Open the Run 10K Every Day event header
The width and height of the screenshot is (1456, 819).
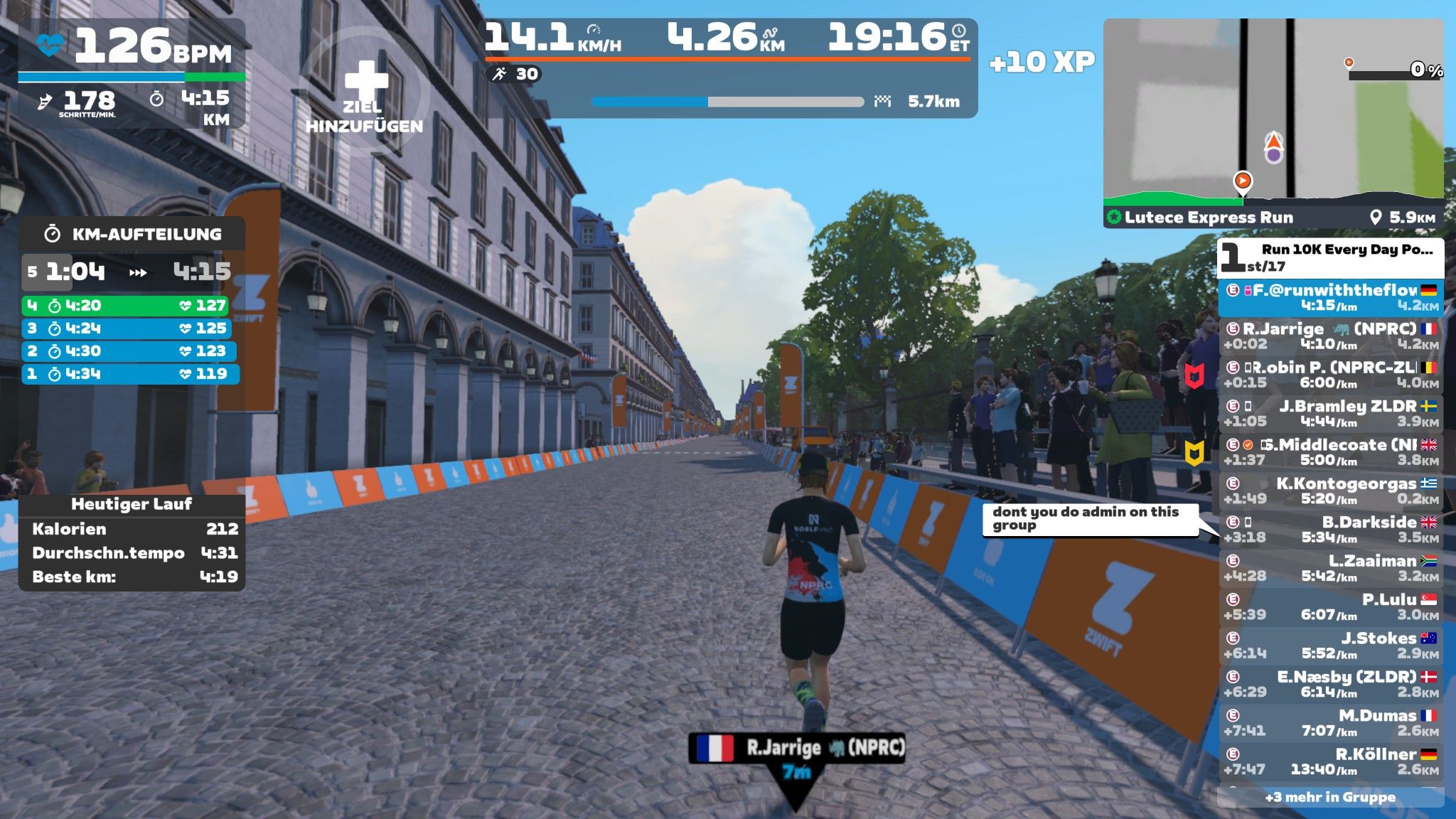click(1330, 257)
